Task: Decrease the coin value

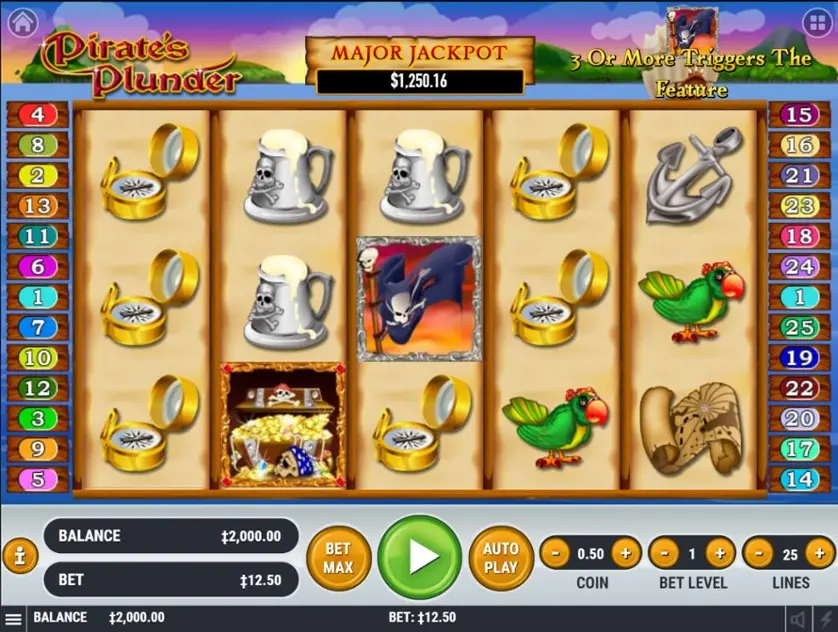Action: (556, 552)
